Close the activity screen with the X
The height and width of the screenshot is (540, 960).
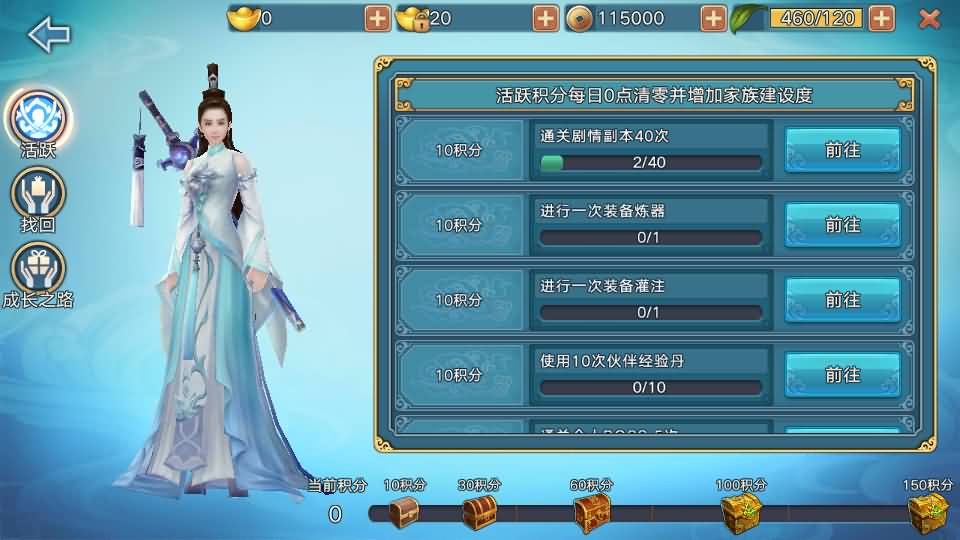(929, 18)
